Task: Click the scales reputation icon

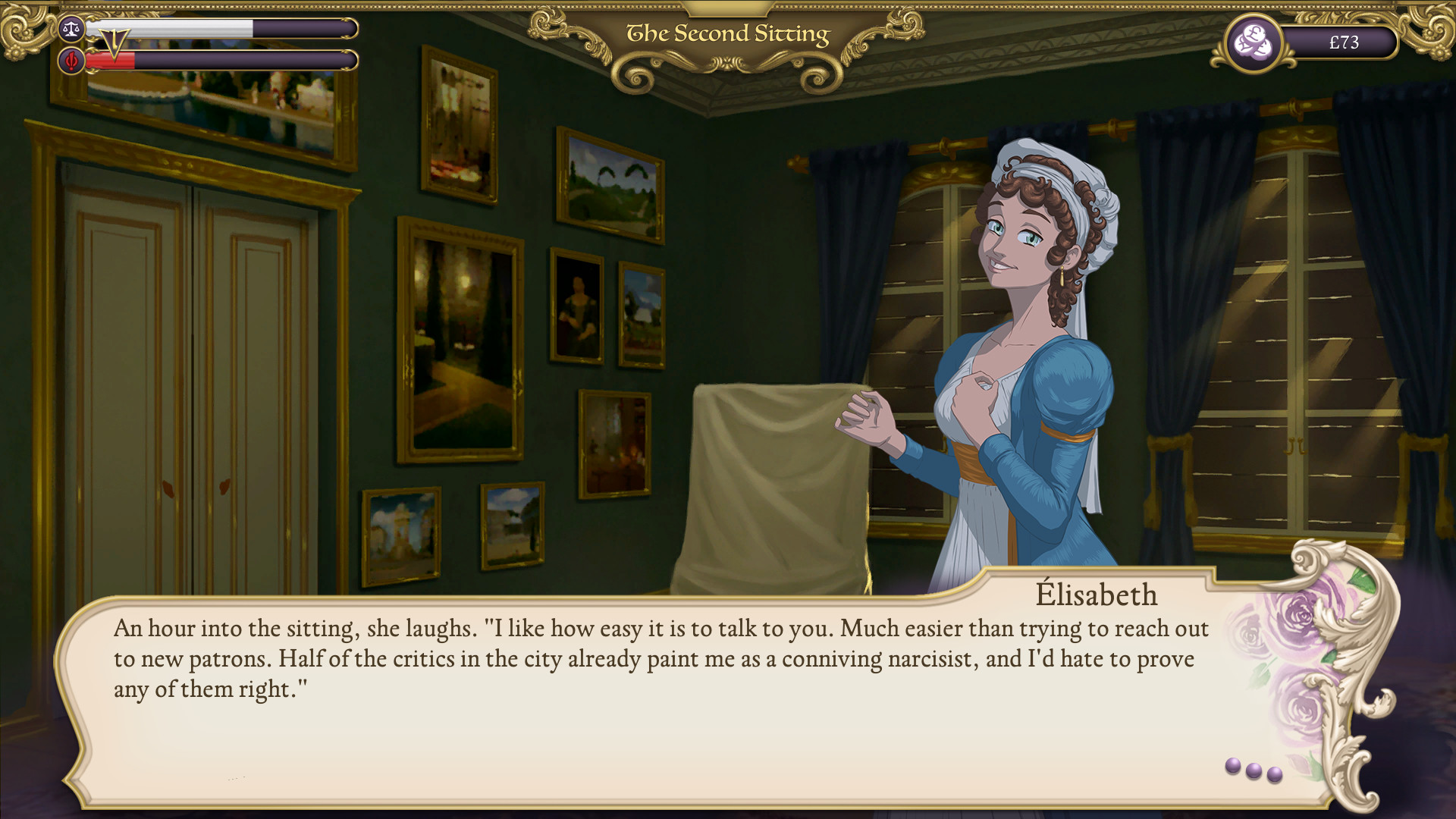Action: click(72, 29)
